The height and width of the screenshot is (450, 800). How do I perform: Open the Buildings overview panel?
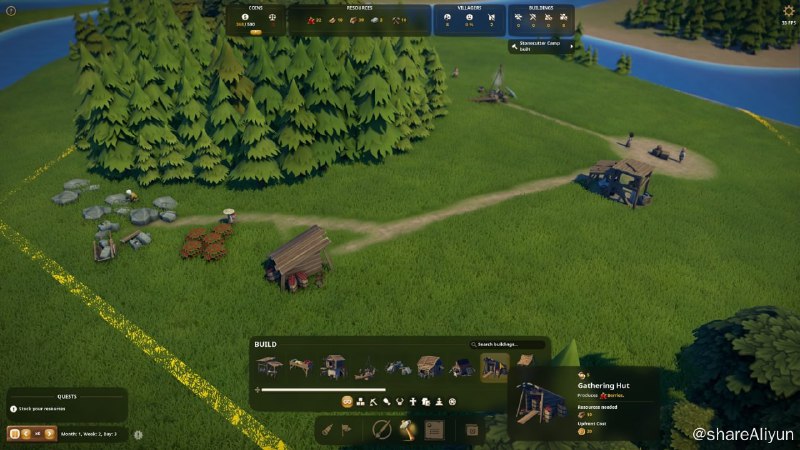540,20
